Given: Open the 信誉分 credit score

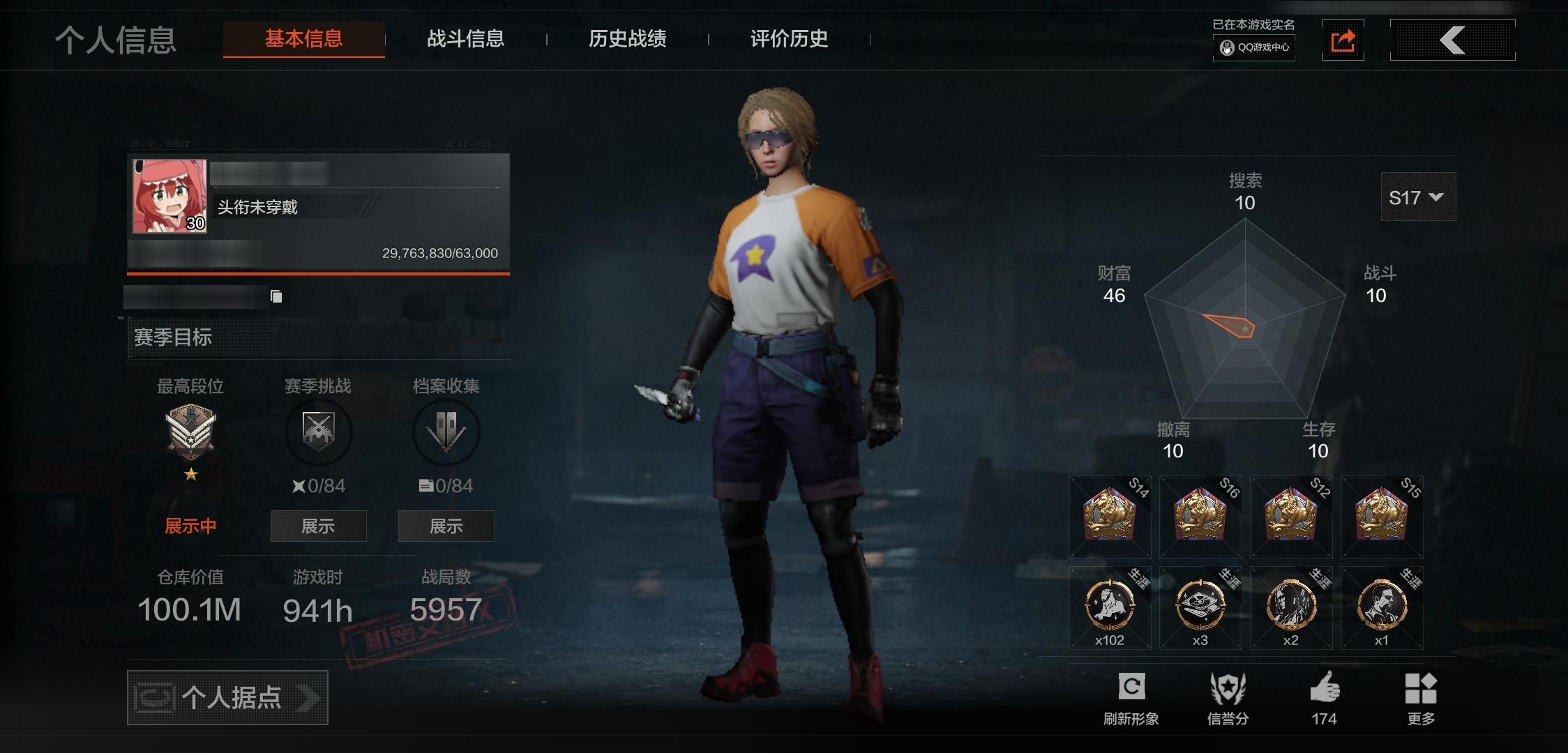Looking at the screenshot, I should (1228, 697).
